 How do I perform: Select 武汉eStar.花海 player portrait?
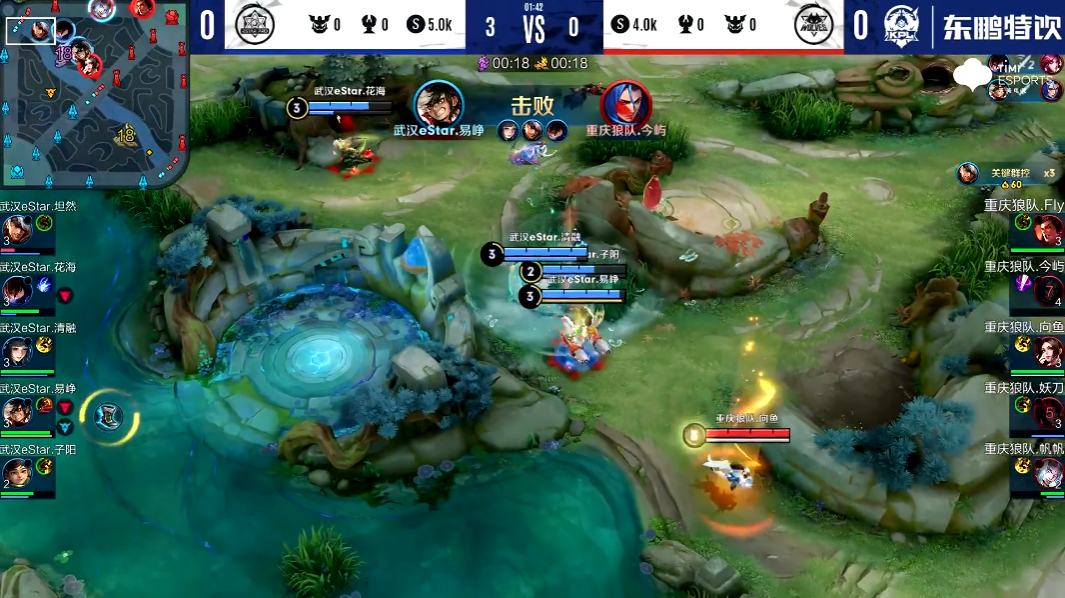pos(16,290)
